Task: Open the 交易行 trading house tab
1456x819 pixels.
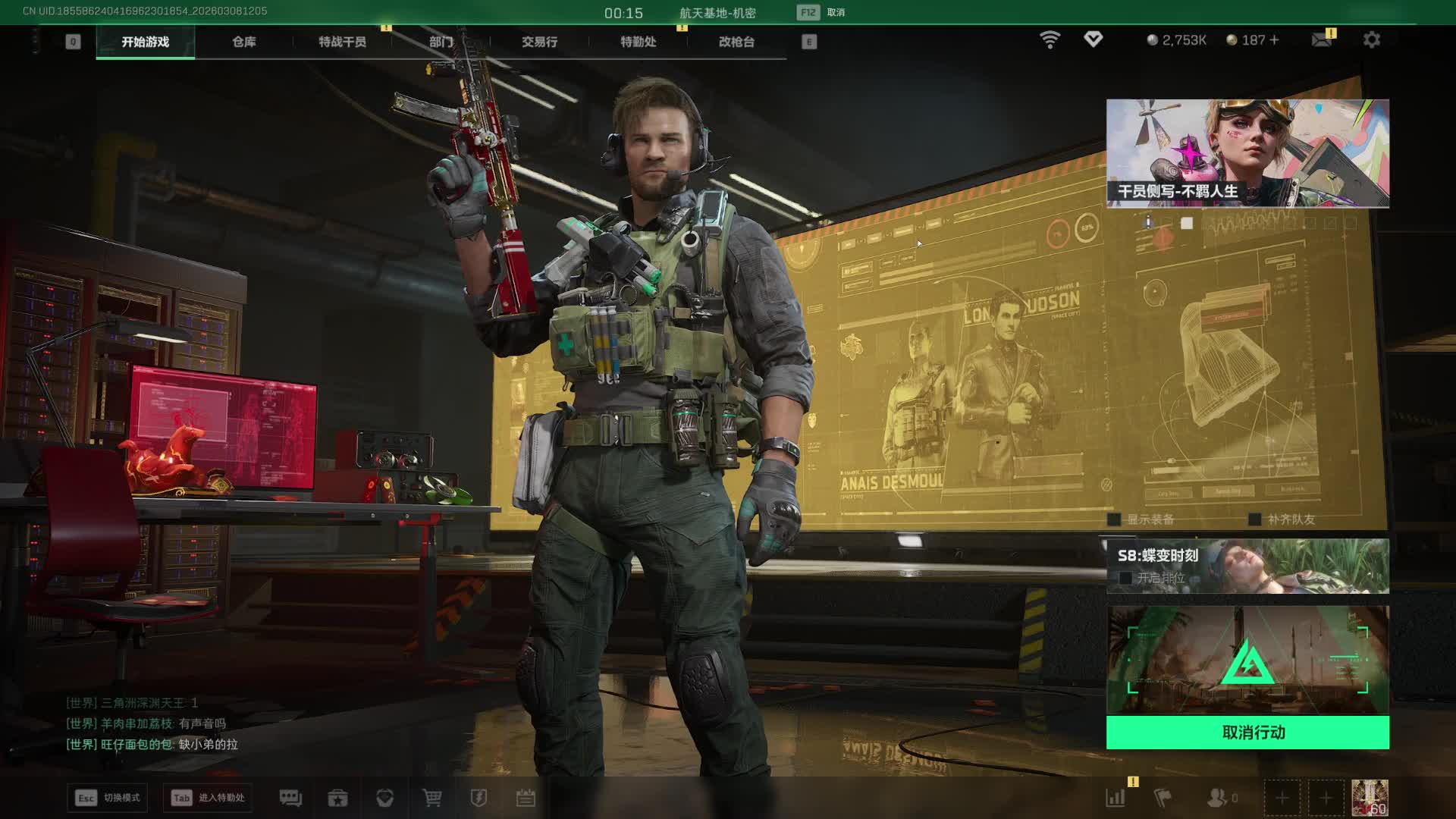Action: point(539,42)
